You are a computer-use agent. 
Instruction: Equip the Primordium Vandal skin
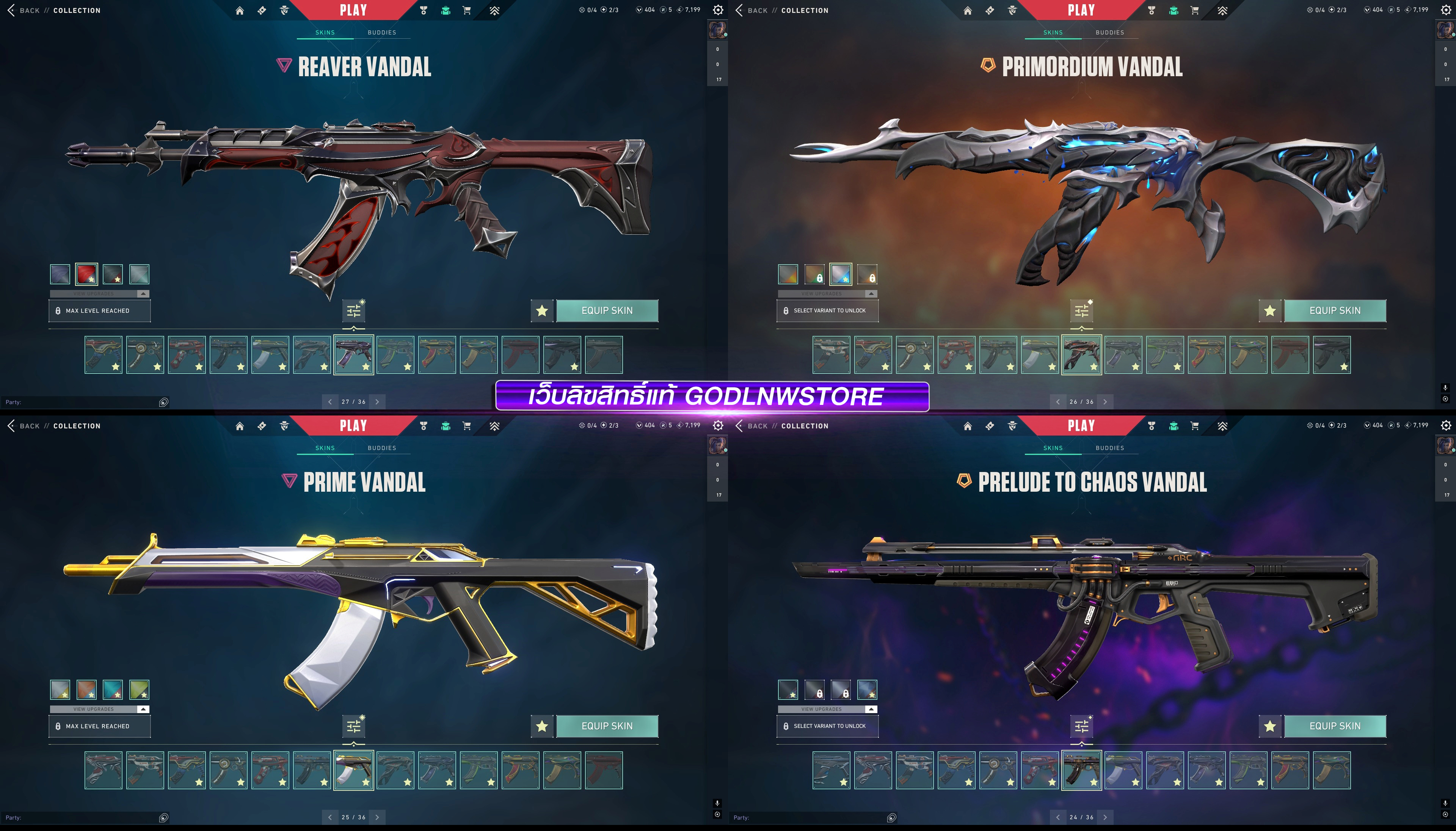click(1334, 310)
